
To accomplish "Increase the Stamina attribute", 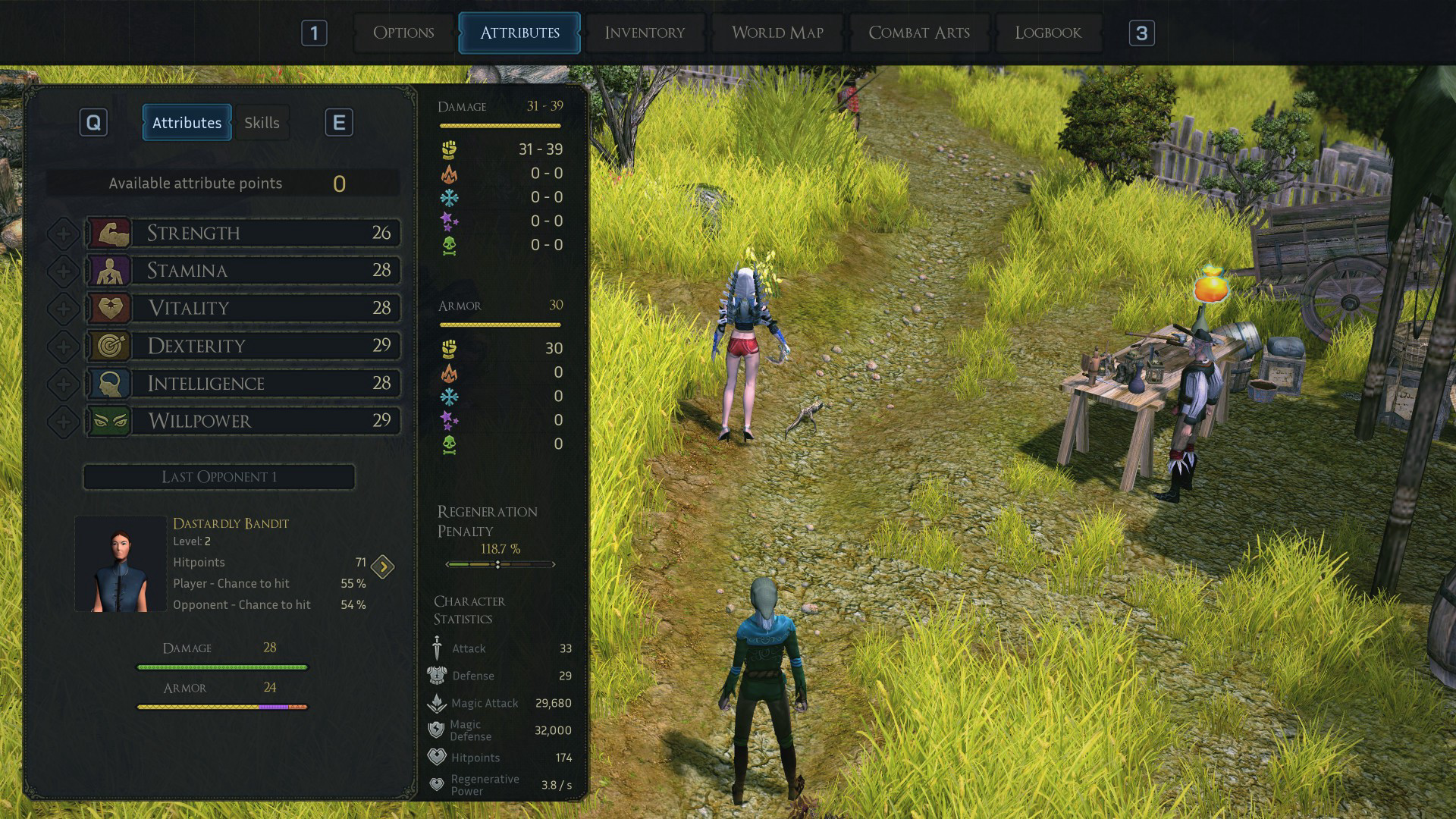I will point(64,271).
